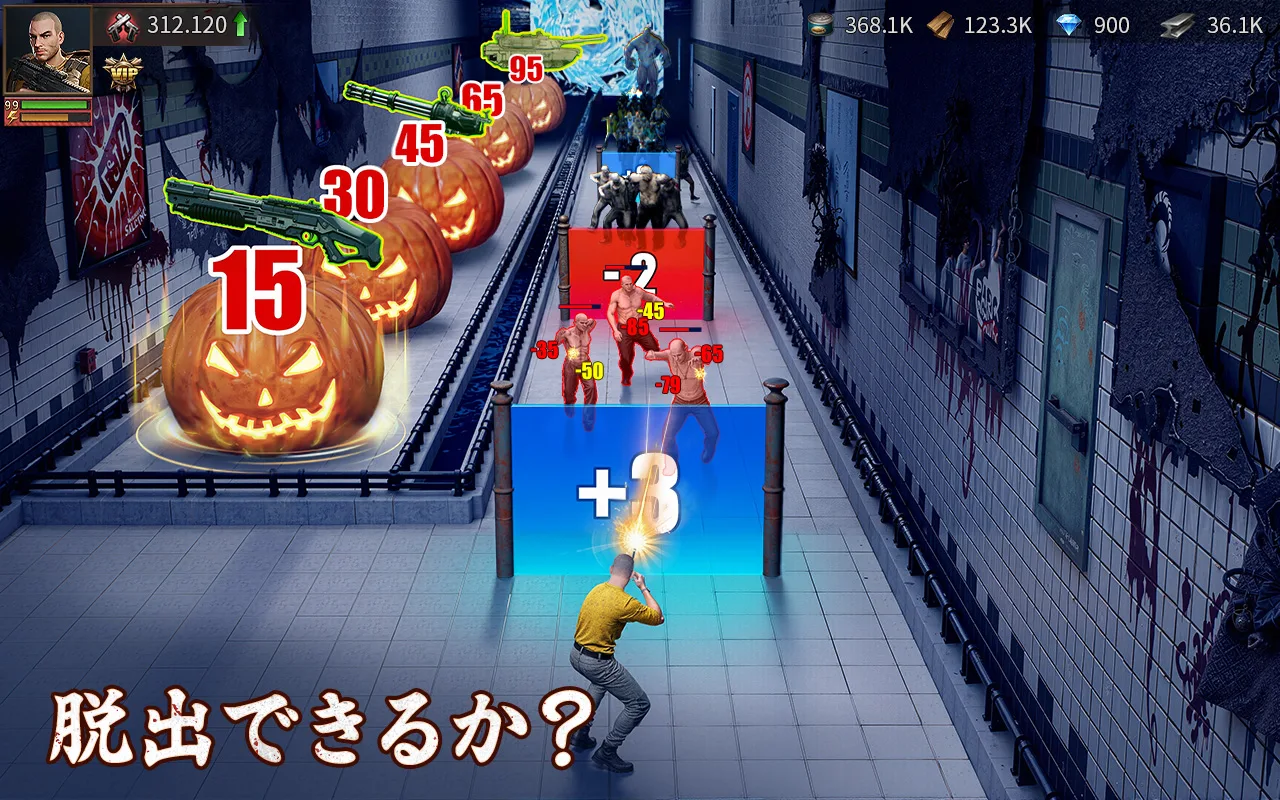1280x800 pixels.
Task: Tap the player health bar
Action: (x=55, y=104)
